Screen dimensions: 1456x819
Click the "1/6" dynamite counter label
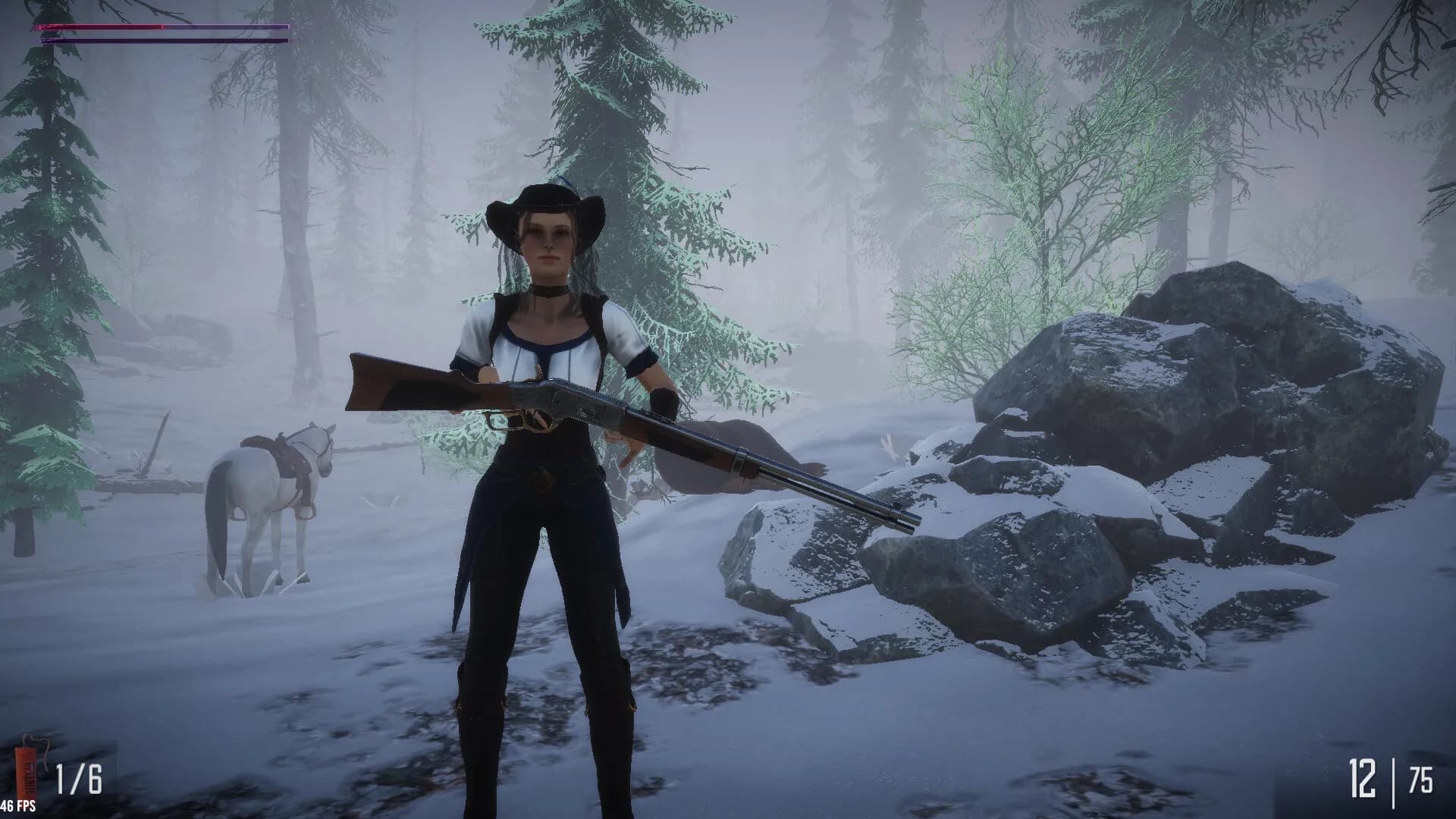tap(78, 779)
